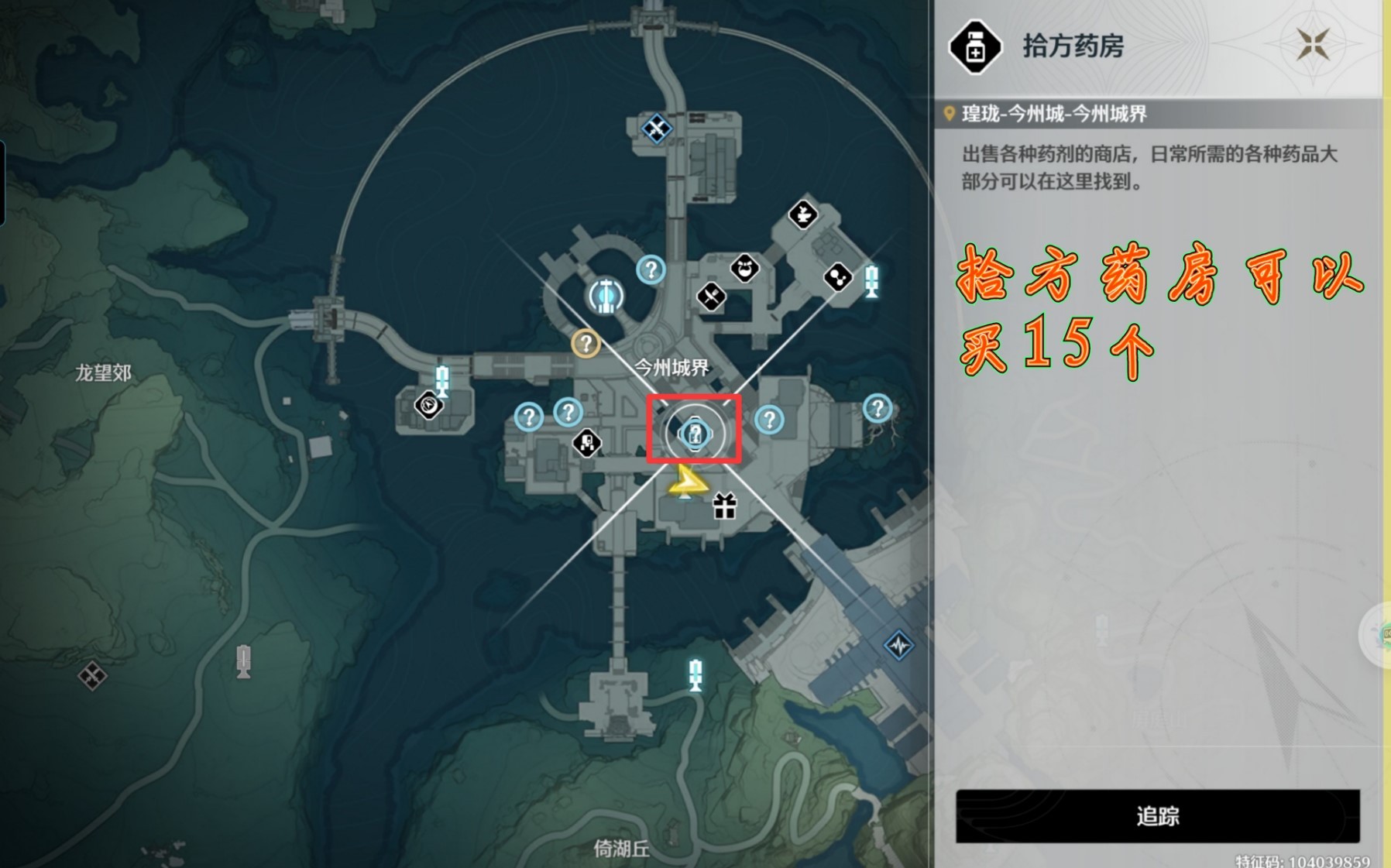Click the luggage shop marker west of the city

click(428, 407)
